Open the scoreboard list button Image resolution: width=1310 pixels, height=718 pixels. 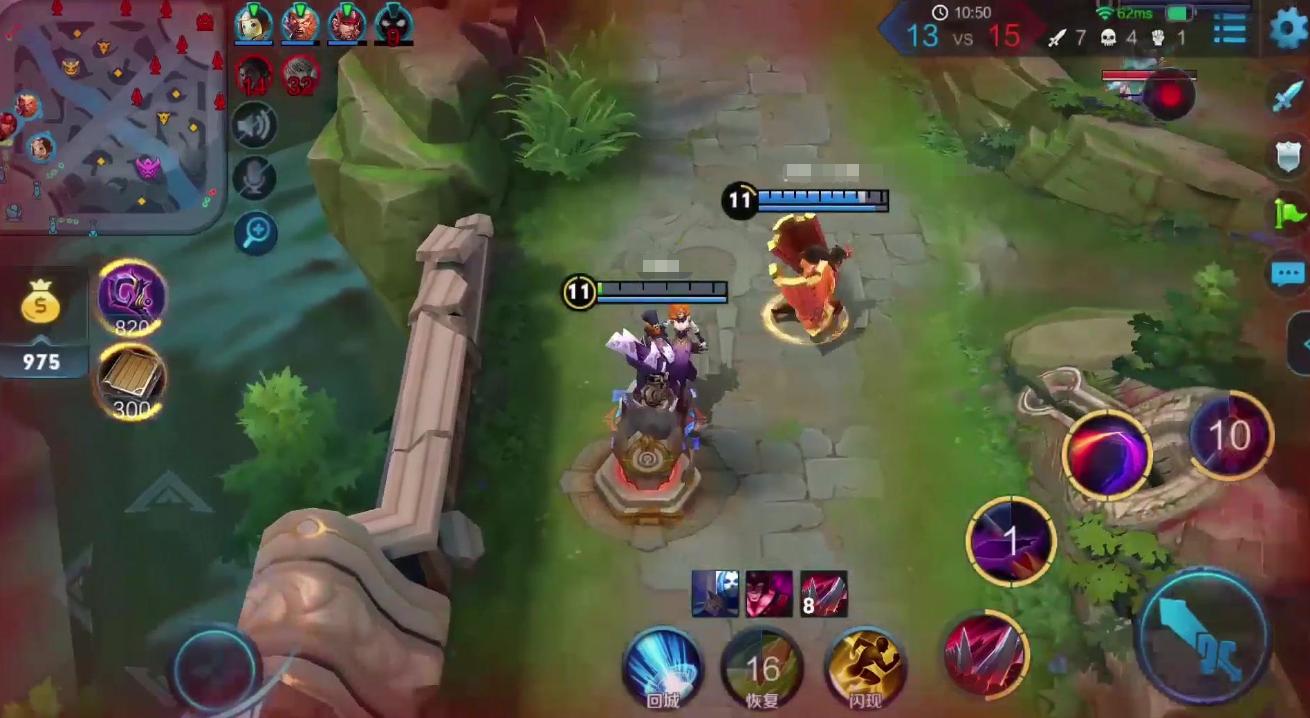pyautogui.click(x=1229, y=30)
